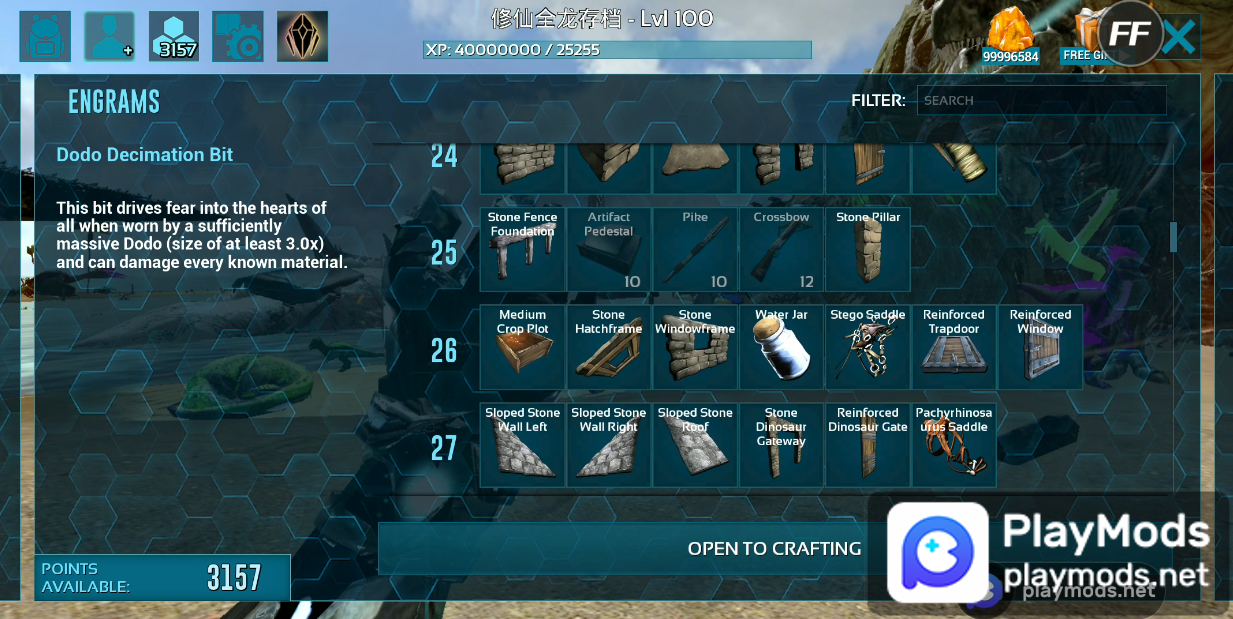This screenshot has width=1233, height=619.
Task: Pick the Reinforced Dinosaur Gate engram
Action: [868, 445]
